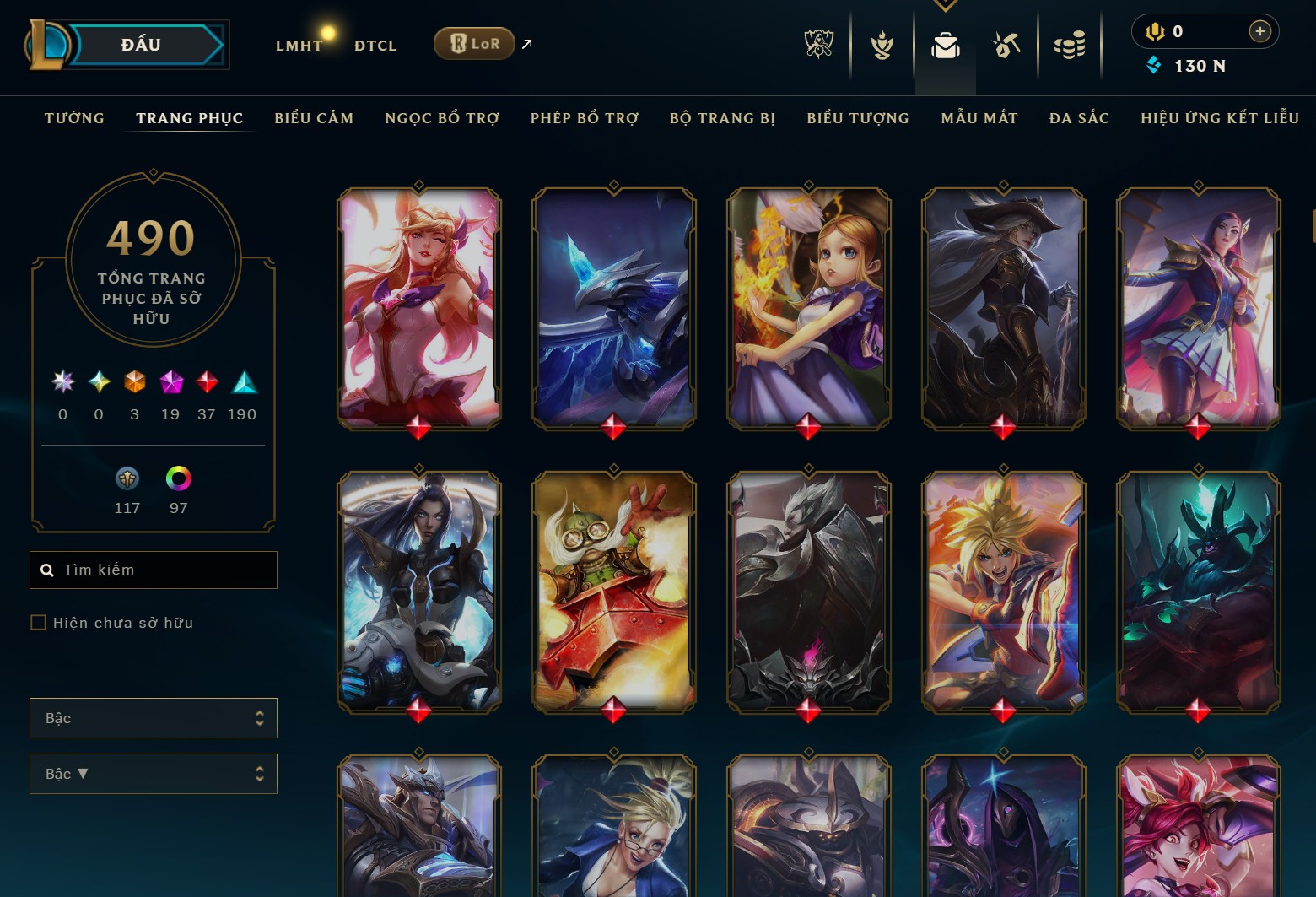Screen dimensions: 1316x897
Task: Open LoR from the top bar
Action: pyautogui.click(x=474, y=42)
